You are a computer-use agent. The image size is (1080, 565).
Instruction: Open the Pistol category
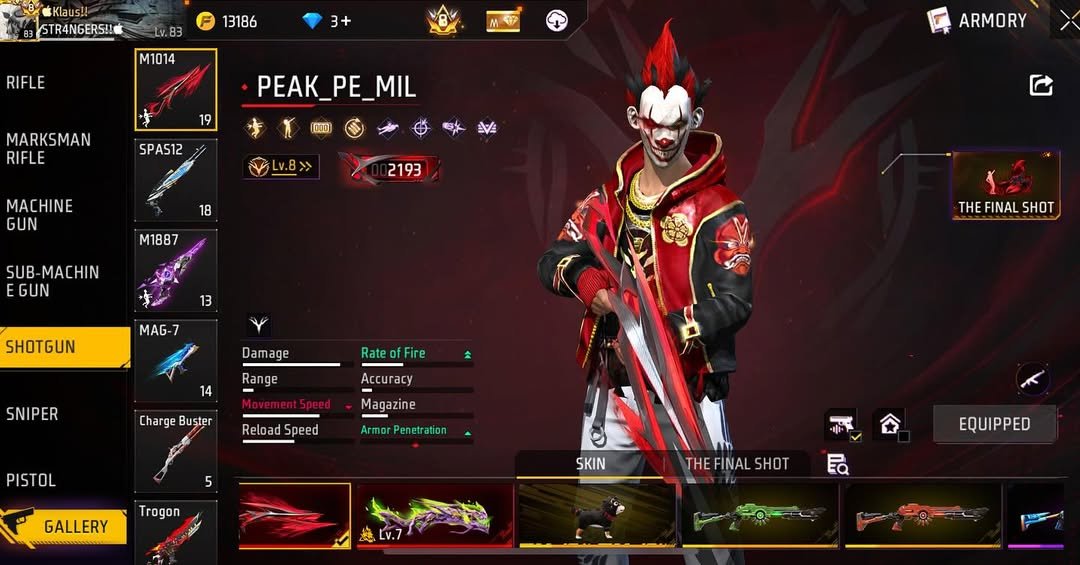tap(31, 480)
